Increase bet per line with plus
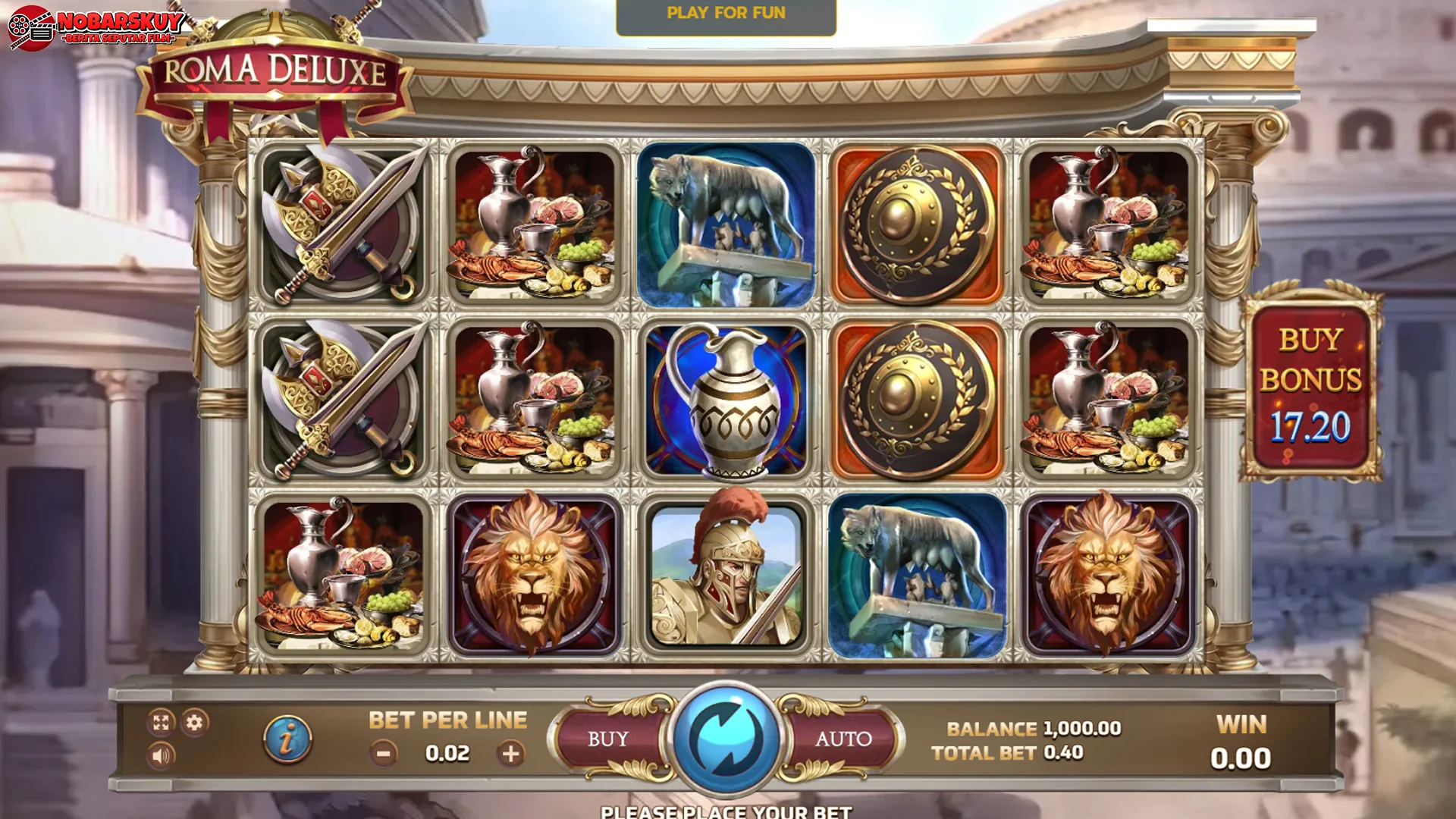 pyautogui.click(x=512, y=754)
